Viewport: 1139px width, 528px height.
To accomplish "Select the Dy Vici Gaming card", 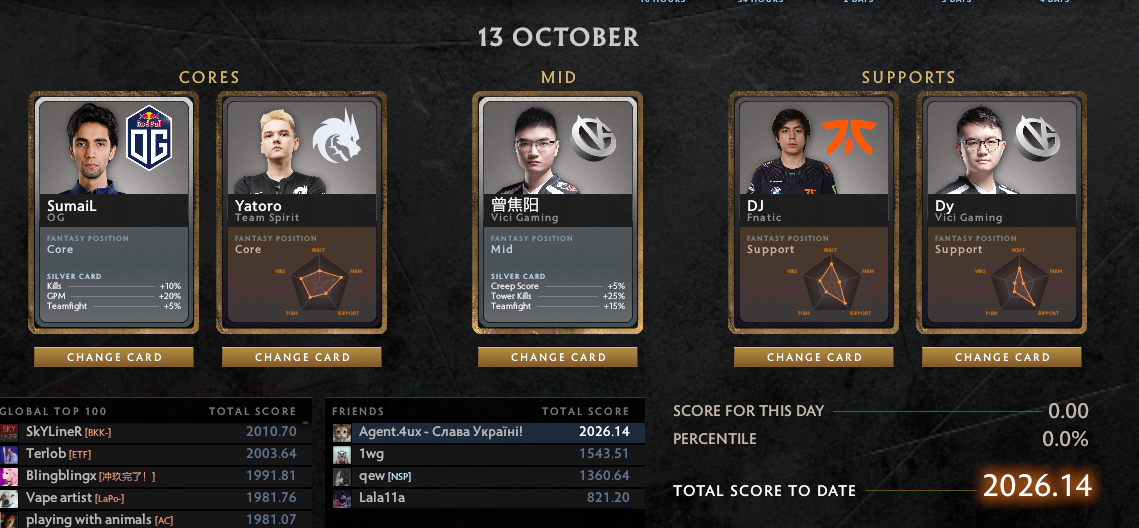I will pos(1002,212).
